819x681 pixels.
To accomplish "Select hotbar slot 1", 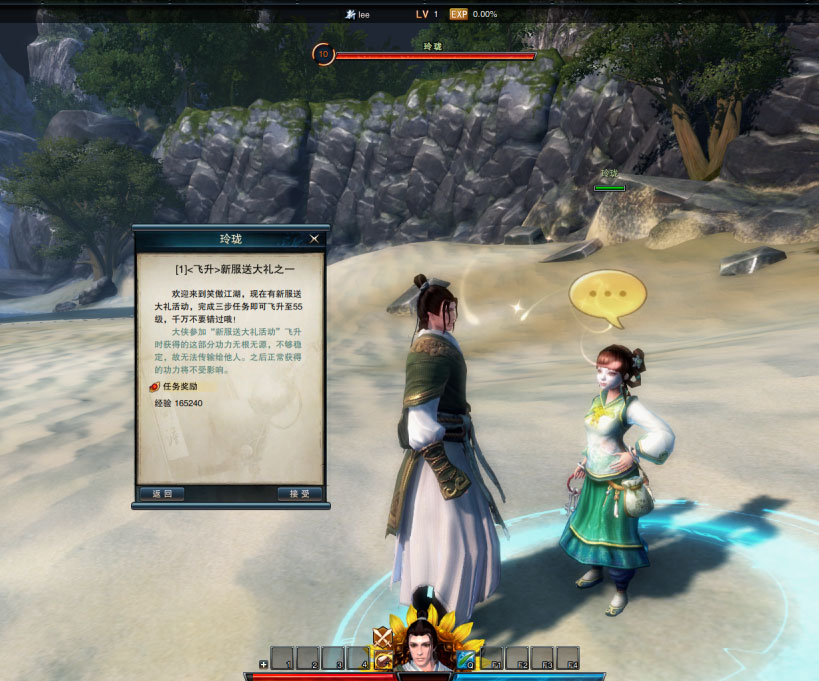I will click(282, 658).
